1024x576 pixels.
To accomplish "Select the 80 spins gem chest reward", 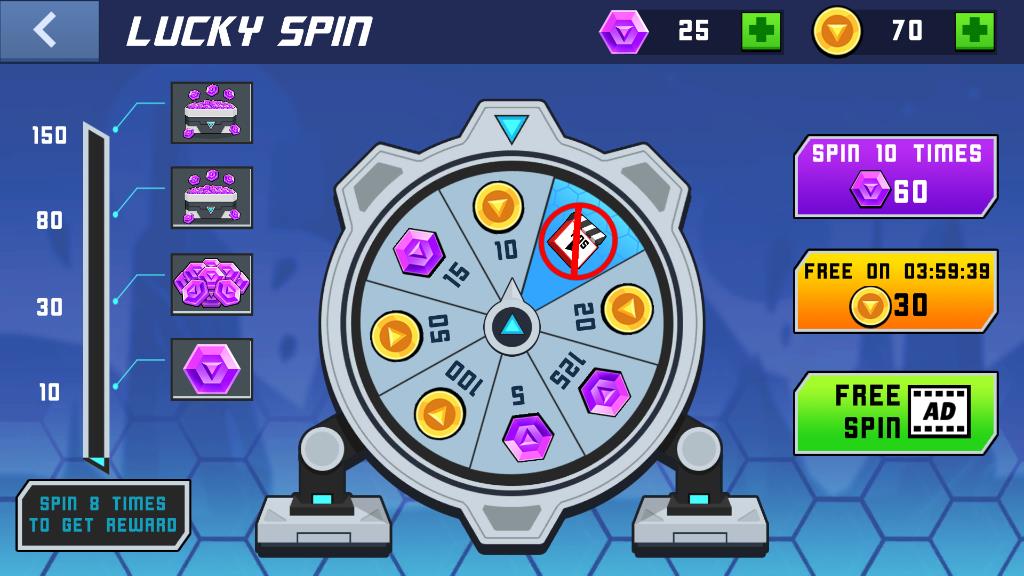I will click(x=211, y=198).
